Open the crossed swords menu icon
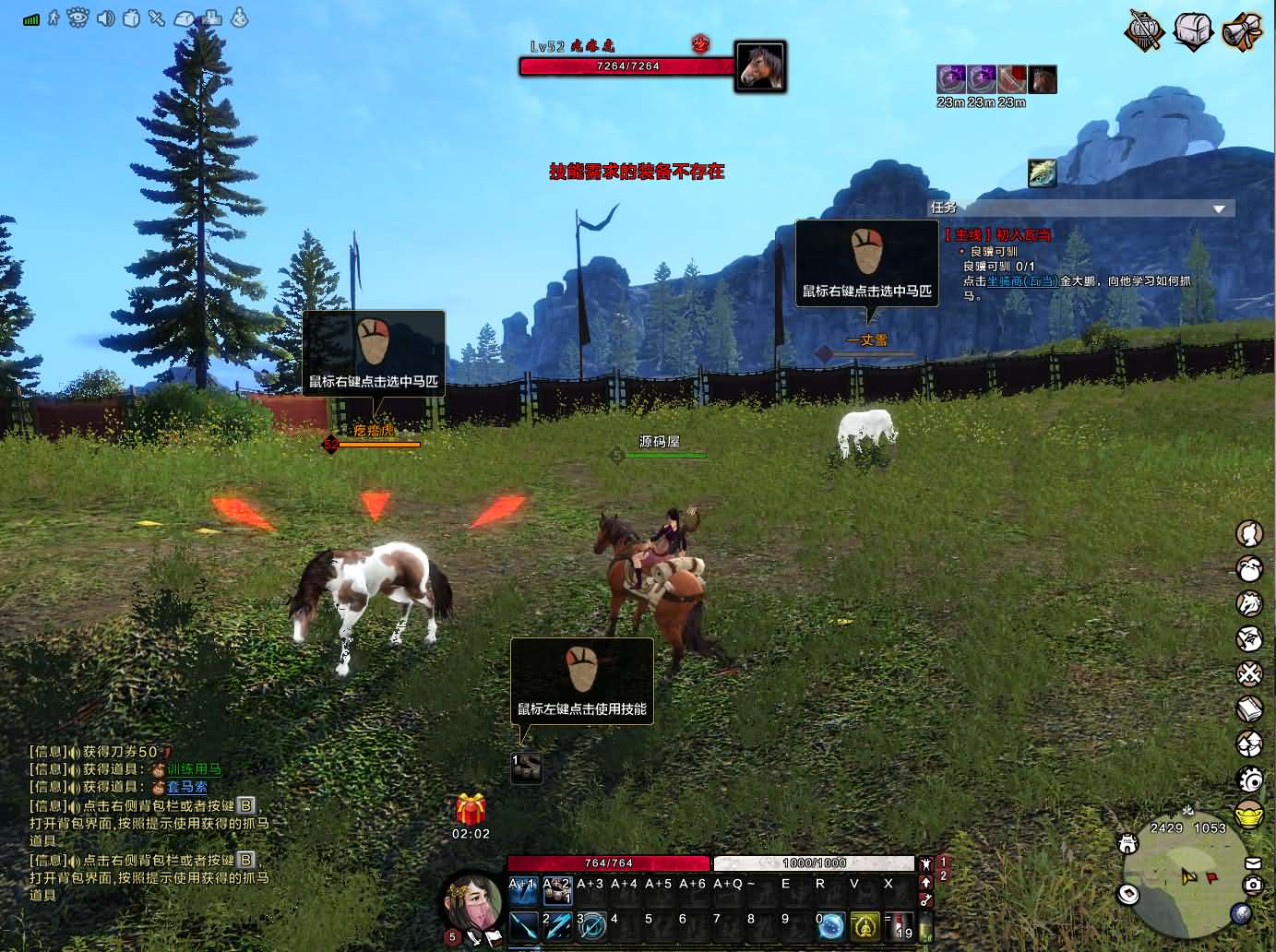Screen dimensions: 1276x952 [1249, 673]
